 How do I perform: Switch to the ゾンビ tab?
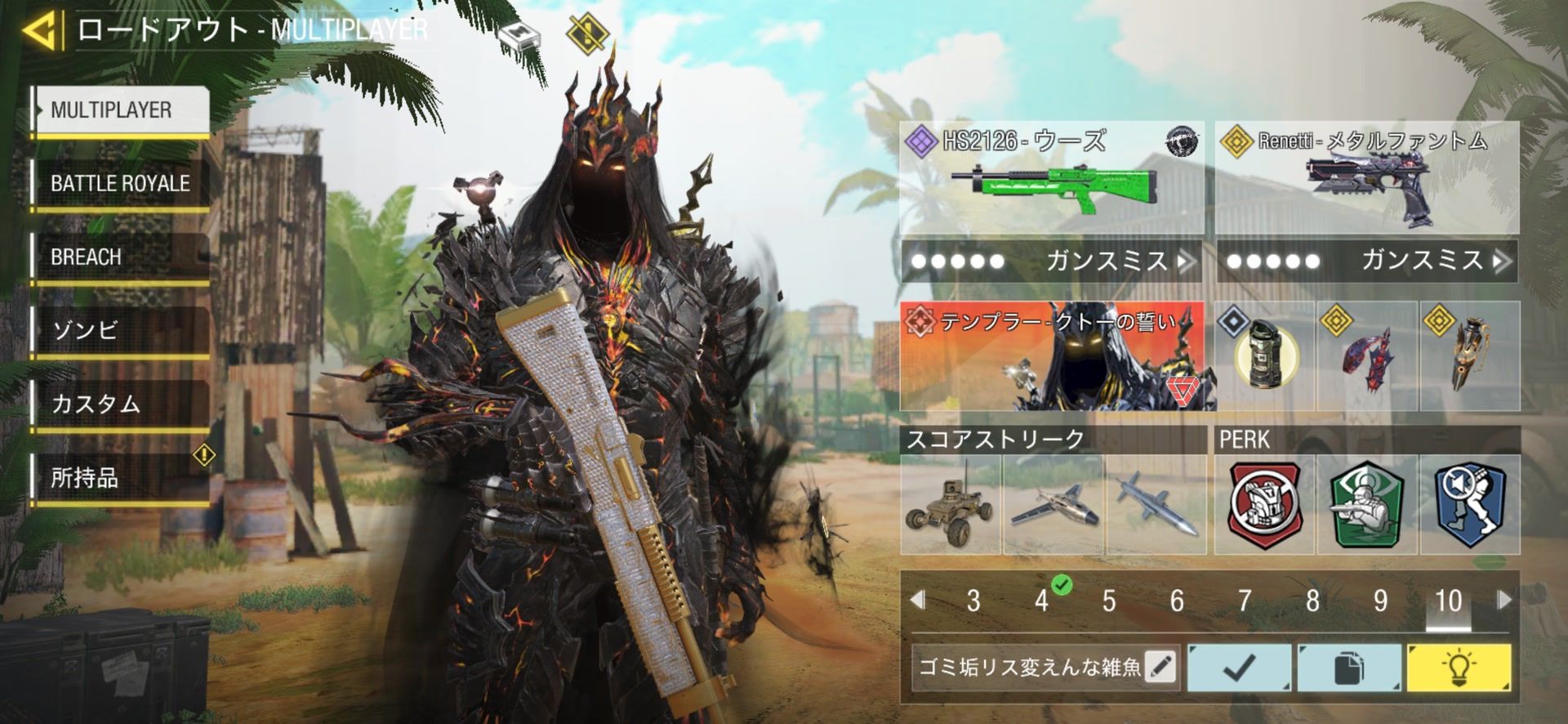[120, 331]
